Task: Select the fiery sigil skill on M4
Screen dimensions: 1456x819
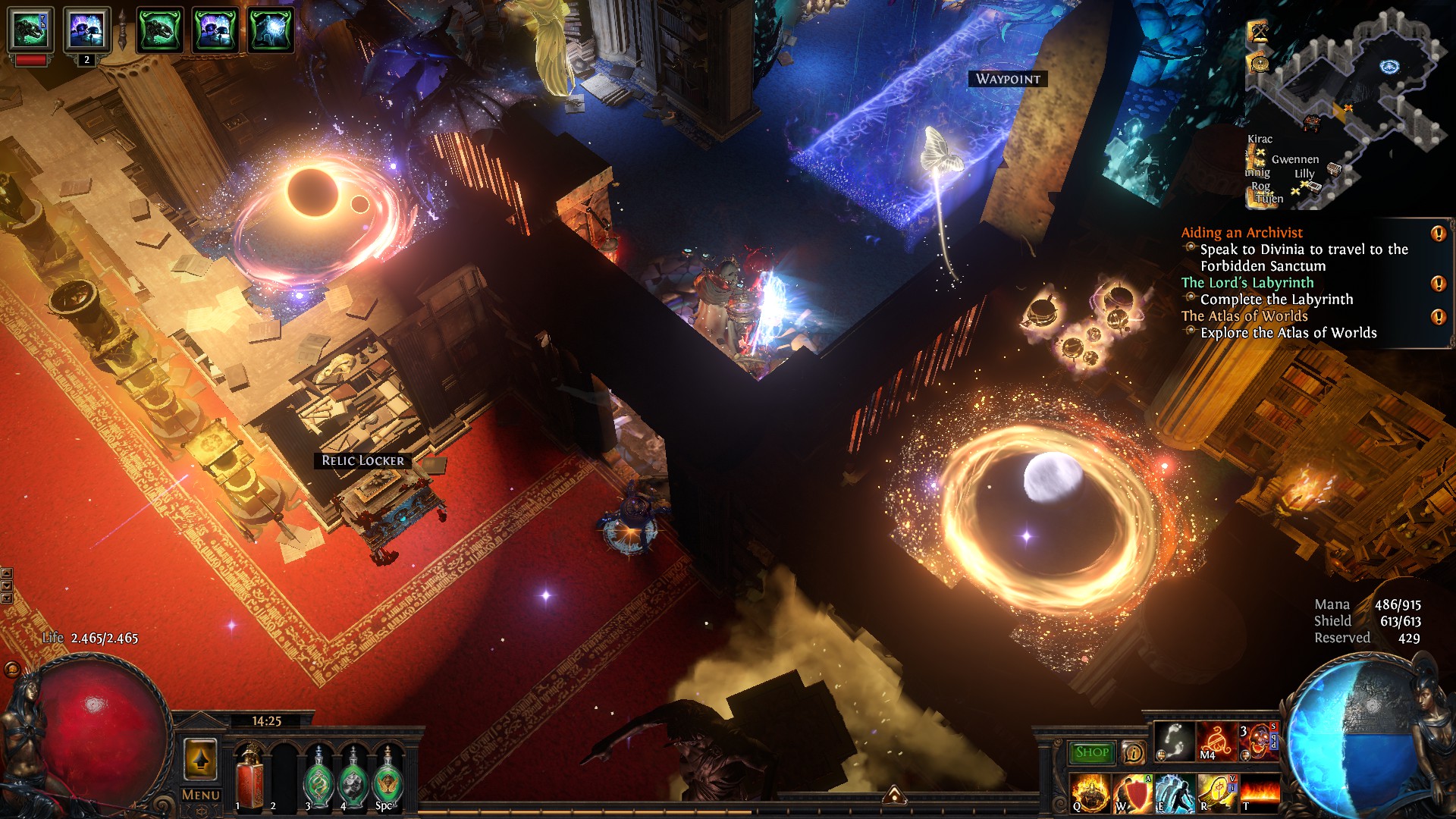Action: (1216, 741)
